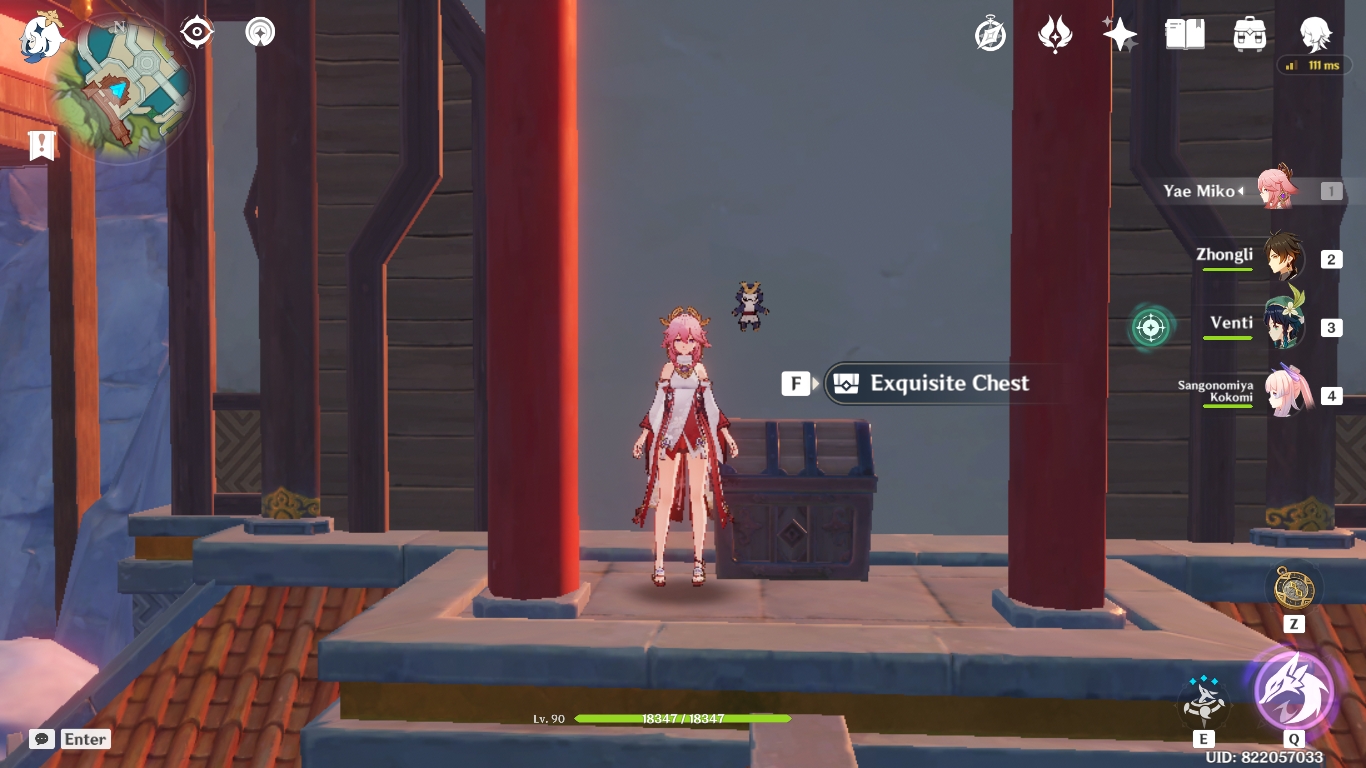
Task: Toggle the targeting reticle beside Venti
Action: tap(1153, 328)
